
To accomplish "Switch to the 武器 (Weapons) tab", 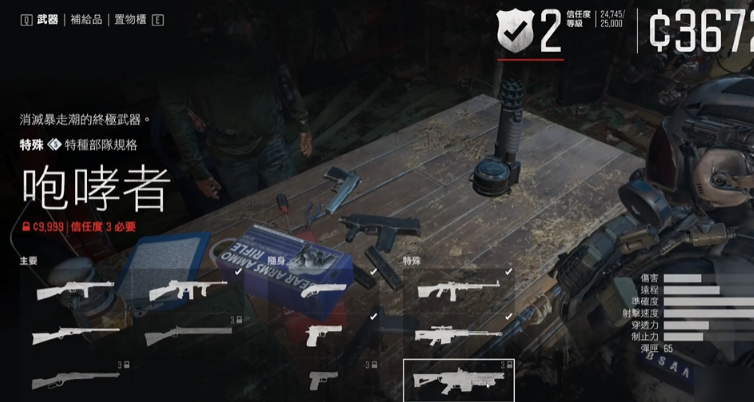I will click(47, 19).
